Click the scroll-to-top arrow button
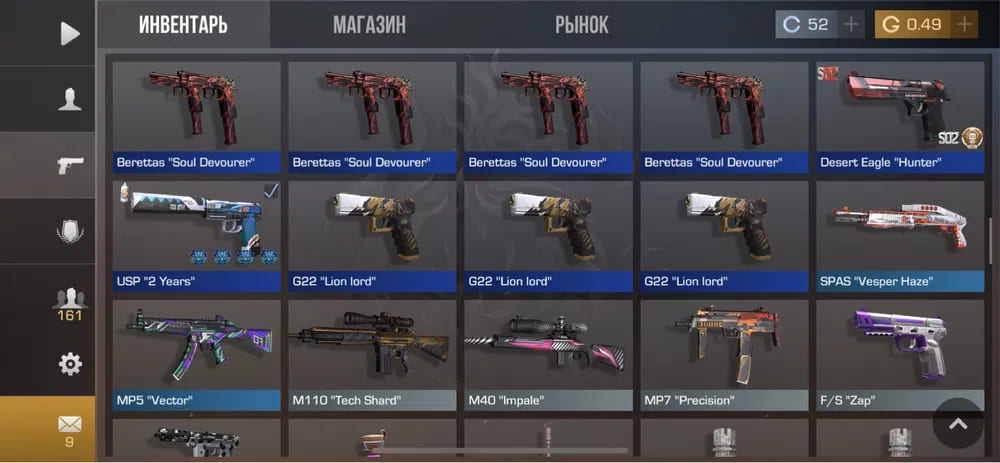1000x463 pixels. 958,424
